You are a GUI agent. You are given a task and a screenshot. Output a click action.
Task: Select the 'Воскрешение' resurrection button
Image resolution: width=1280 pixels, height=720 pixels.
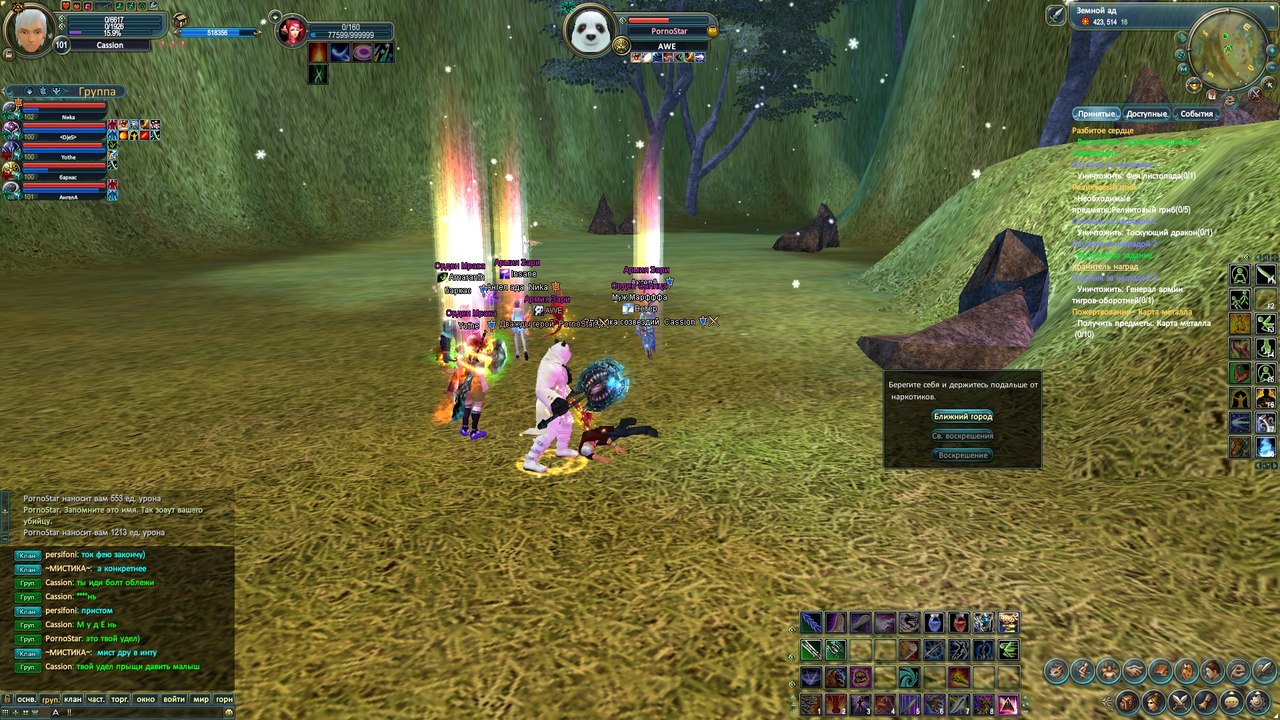962,455
